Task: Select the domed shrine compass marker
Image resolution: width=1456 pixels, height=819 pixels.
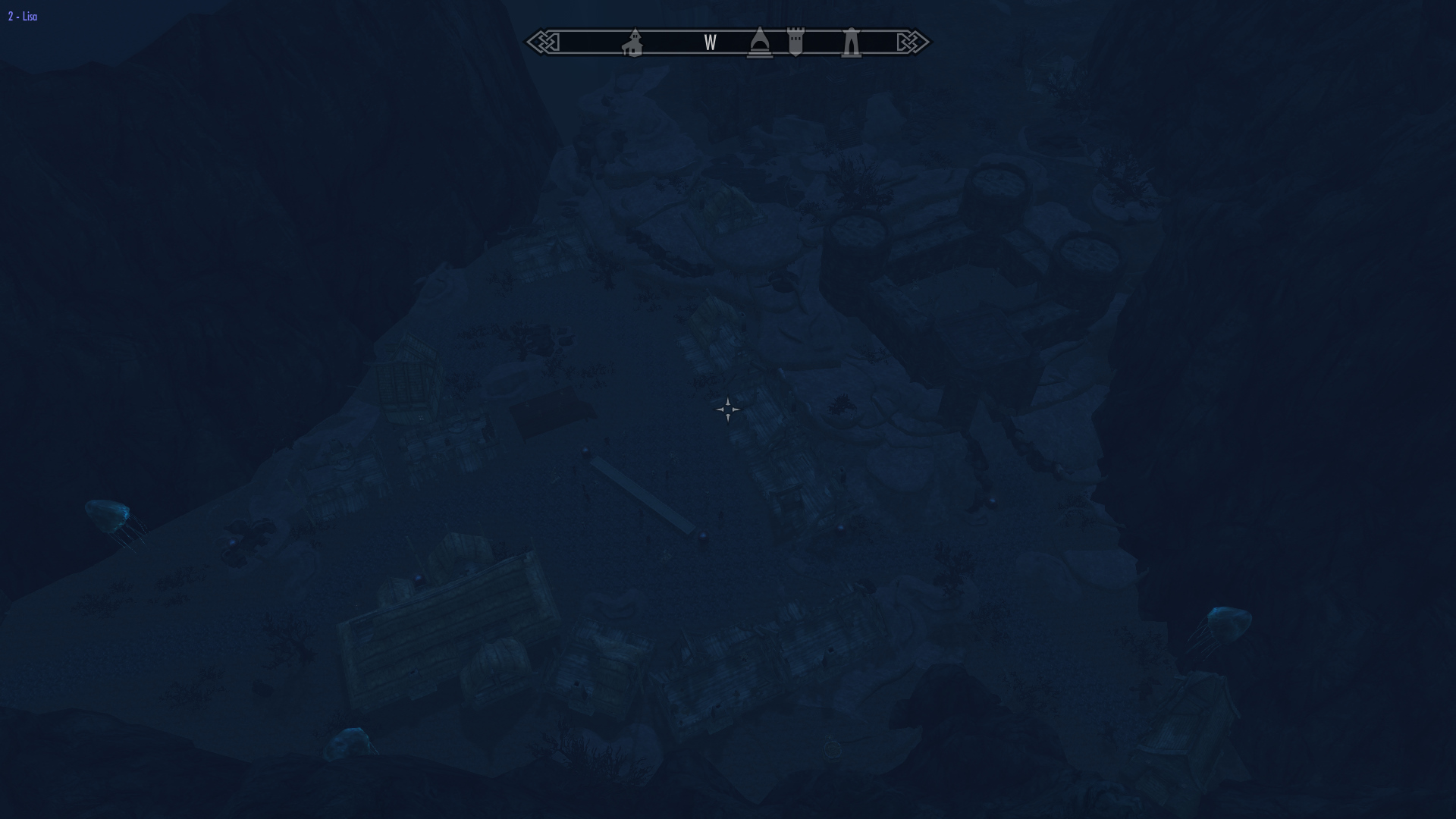Action: click(759, 42)
